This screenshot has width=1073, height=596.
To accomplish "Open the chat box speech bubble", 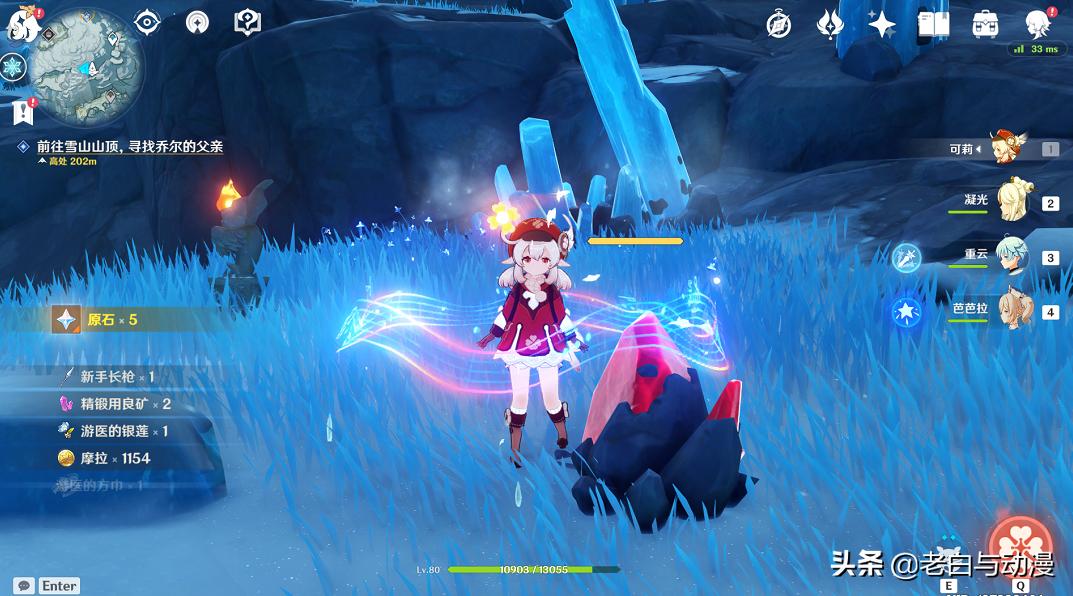I will [23, 586].
